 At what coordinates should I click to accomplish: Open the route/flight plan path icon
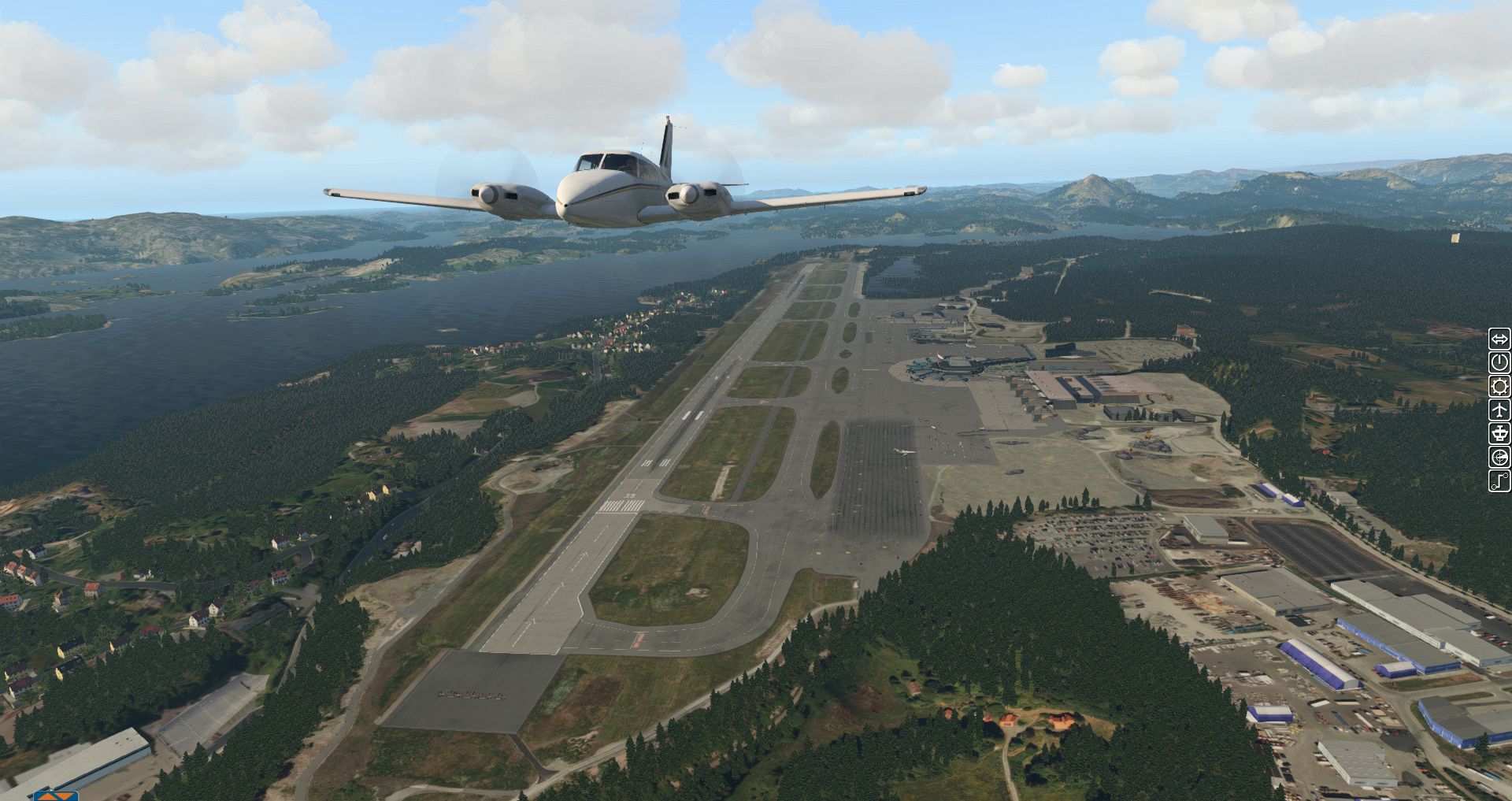(x=1499, y=480)
